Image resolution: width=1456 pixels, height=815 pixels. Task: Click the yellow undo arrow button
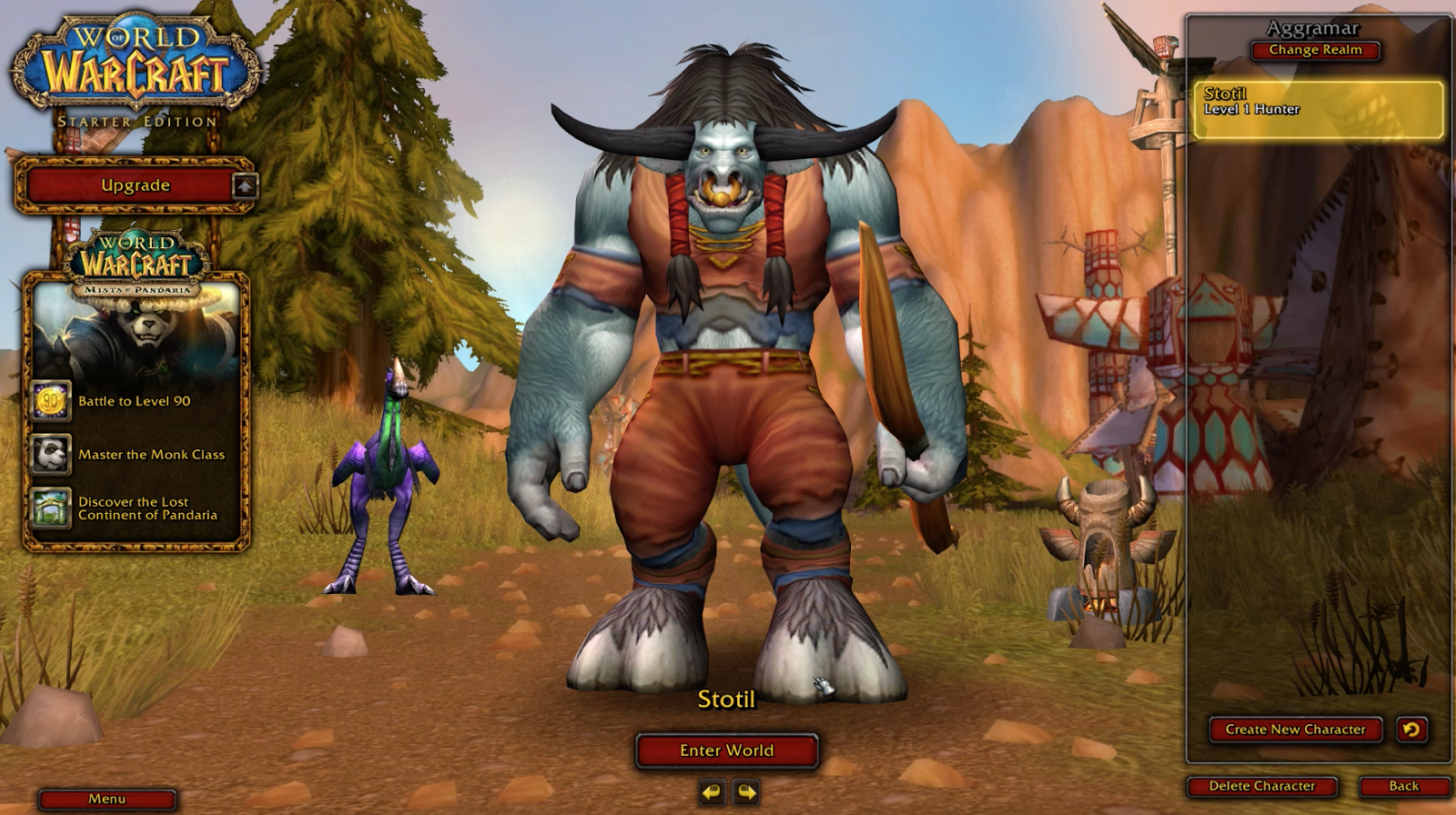(1411, 729)
